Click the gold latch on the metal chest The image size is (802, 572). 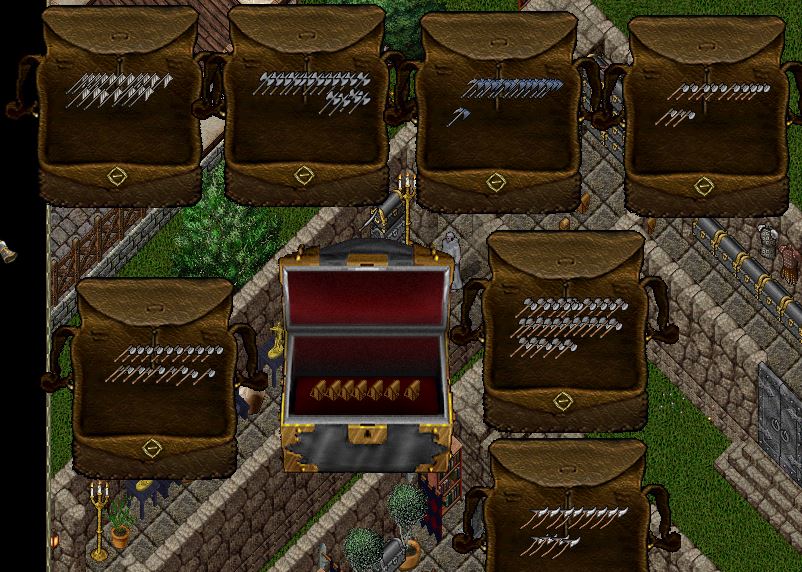pos(367,436)
